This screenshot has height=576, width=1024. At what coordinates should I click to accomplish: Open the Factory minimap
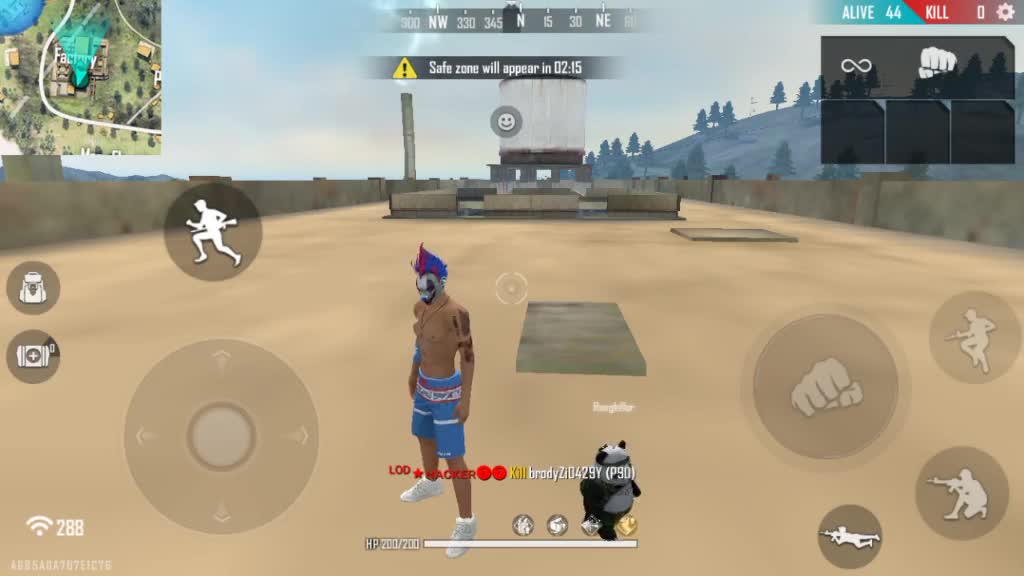(x=80, y=76)
